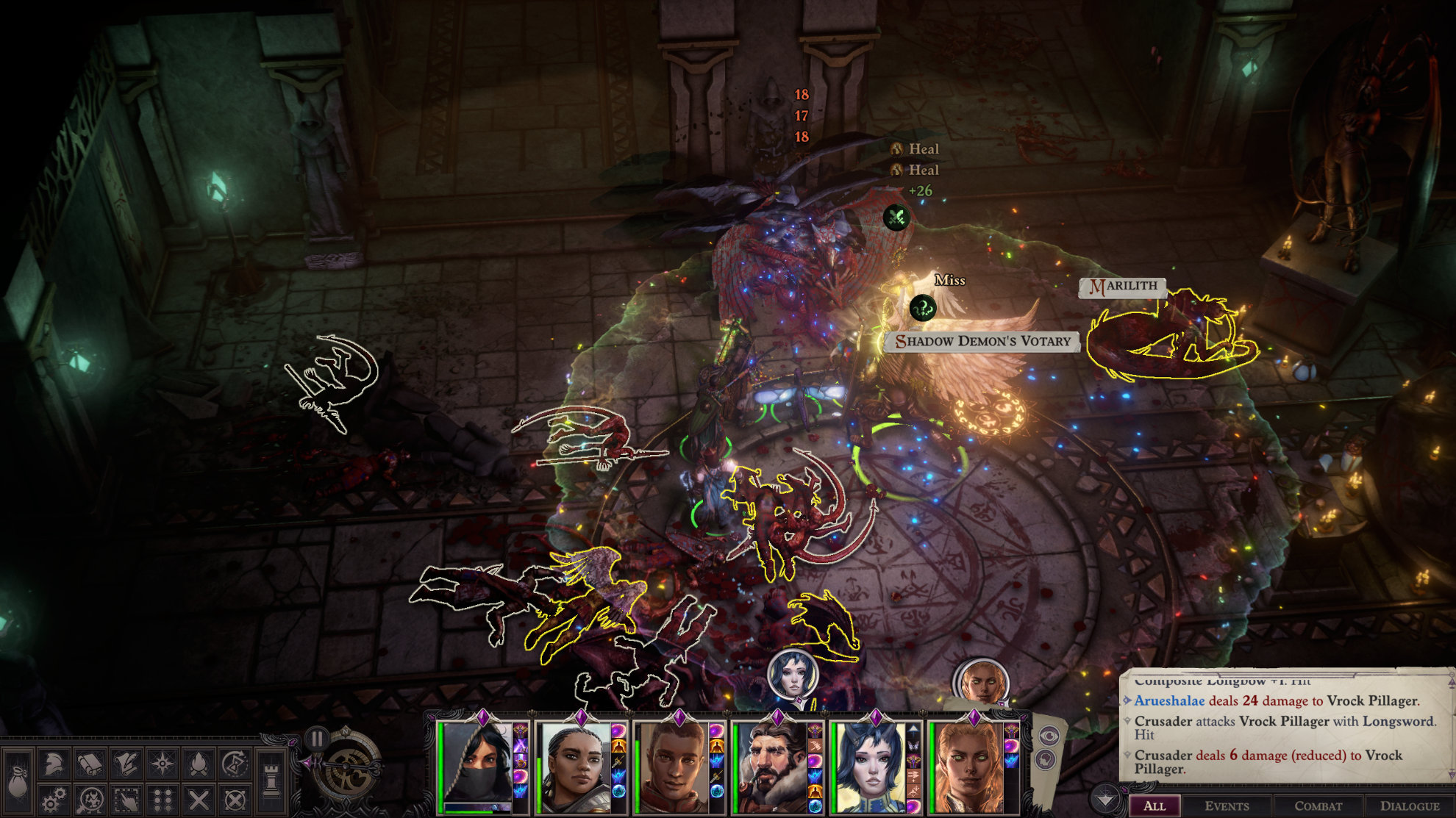Viewport: 1456px width, 818px height.
Task: Toggle the pause button
Action: pos(317,739)
